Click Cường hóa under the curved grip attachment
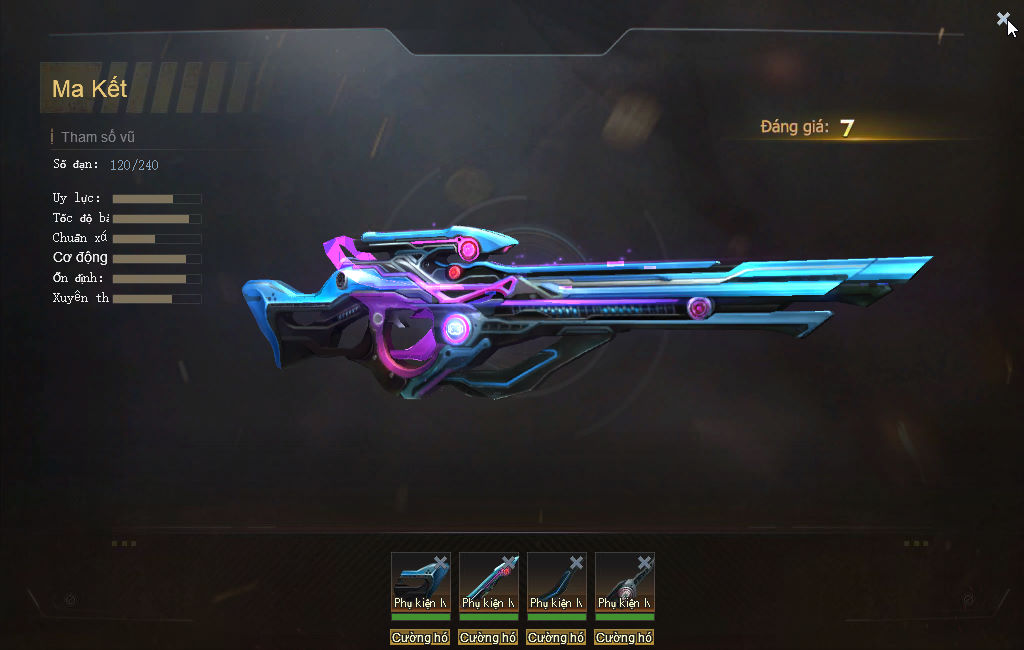 (556, 637)
